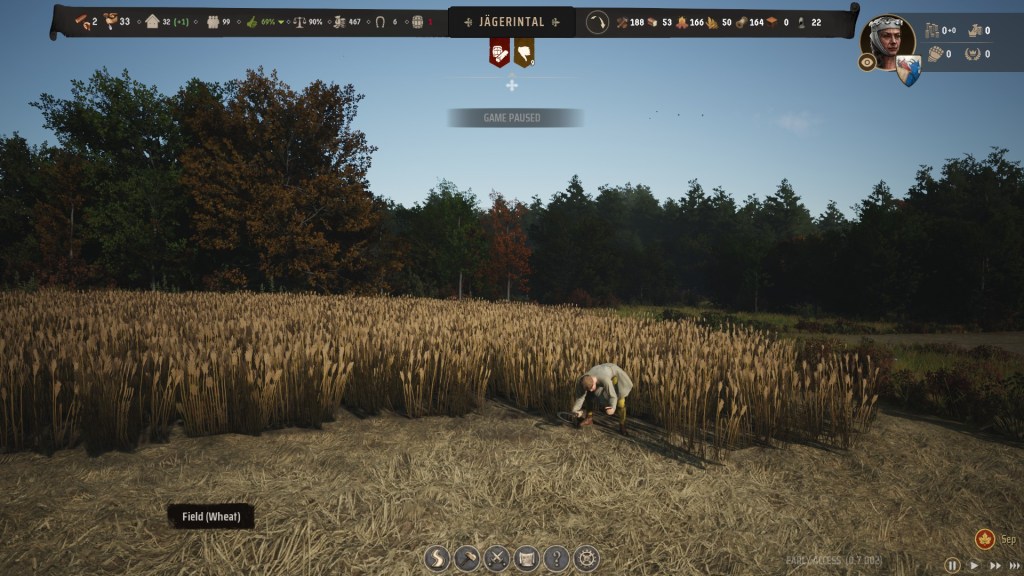Image resolution: width=1024 pixels, height=576 pixels.
Task: Click the blue and white coat of arms
Action: pos(908,70)
